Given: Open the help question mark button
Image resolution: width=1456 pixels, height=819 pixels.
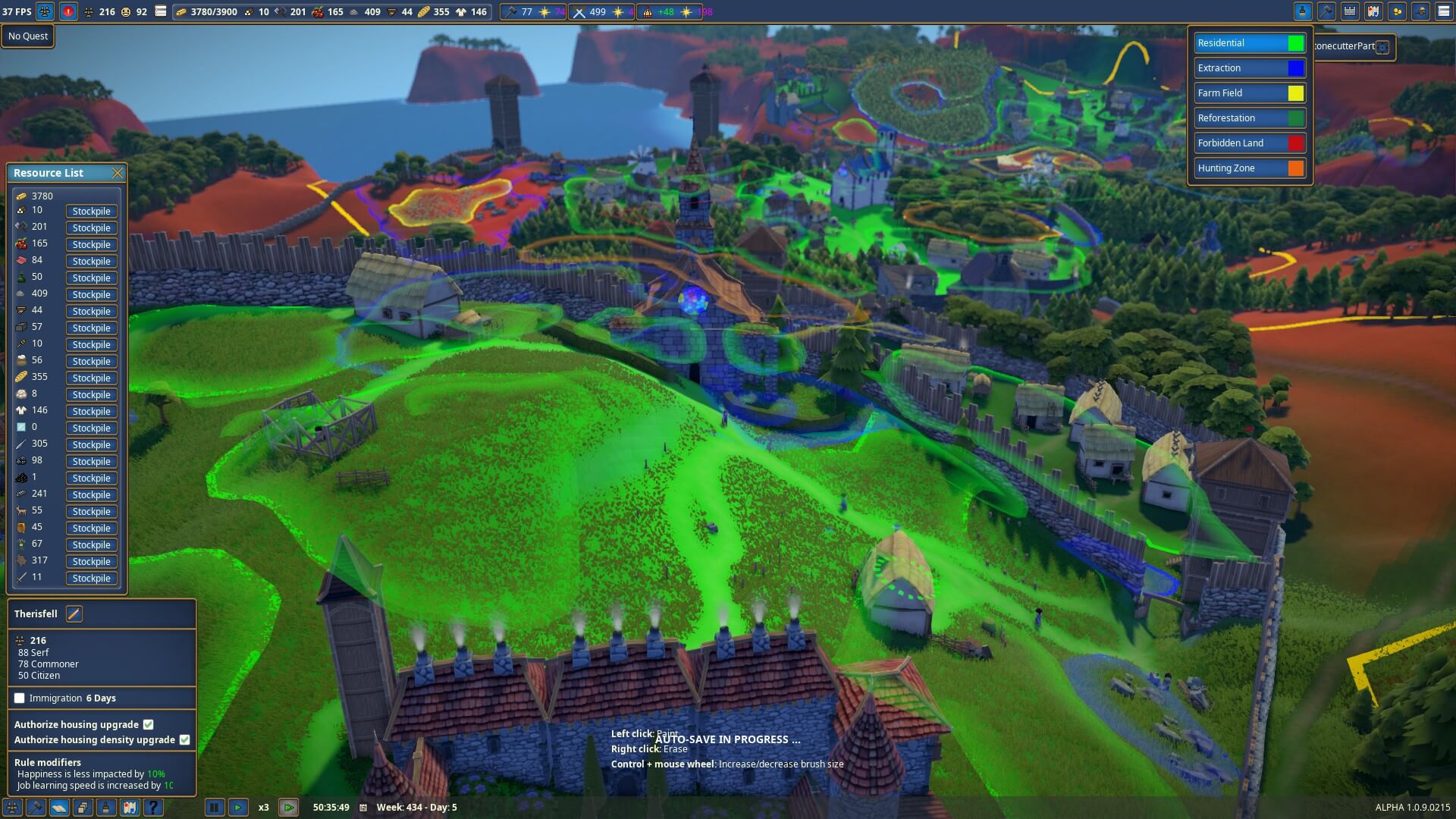Looking at the screenshot, I should pos(153,808).
